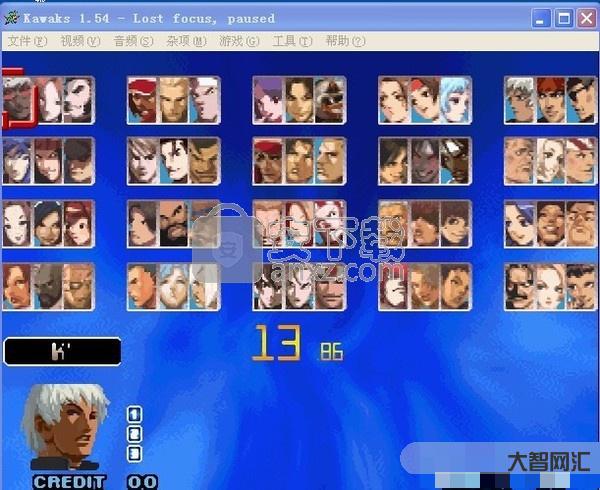
Task: Pick blond Andy beside Terry
Action: click(173, 100)
